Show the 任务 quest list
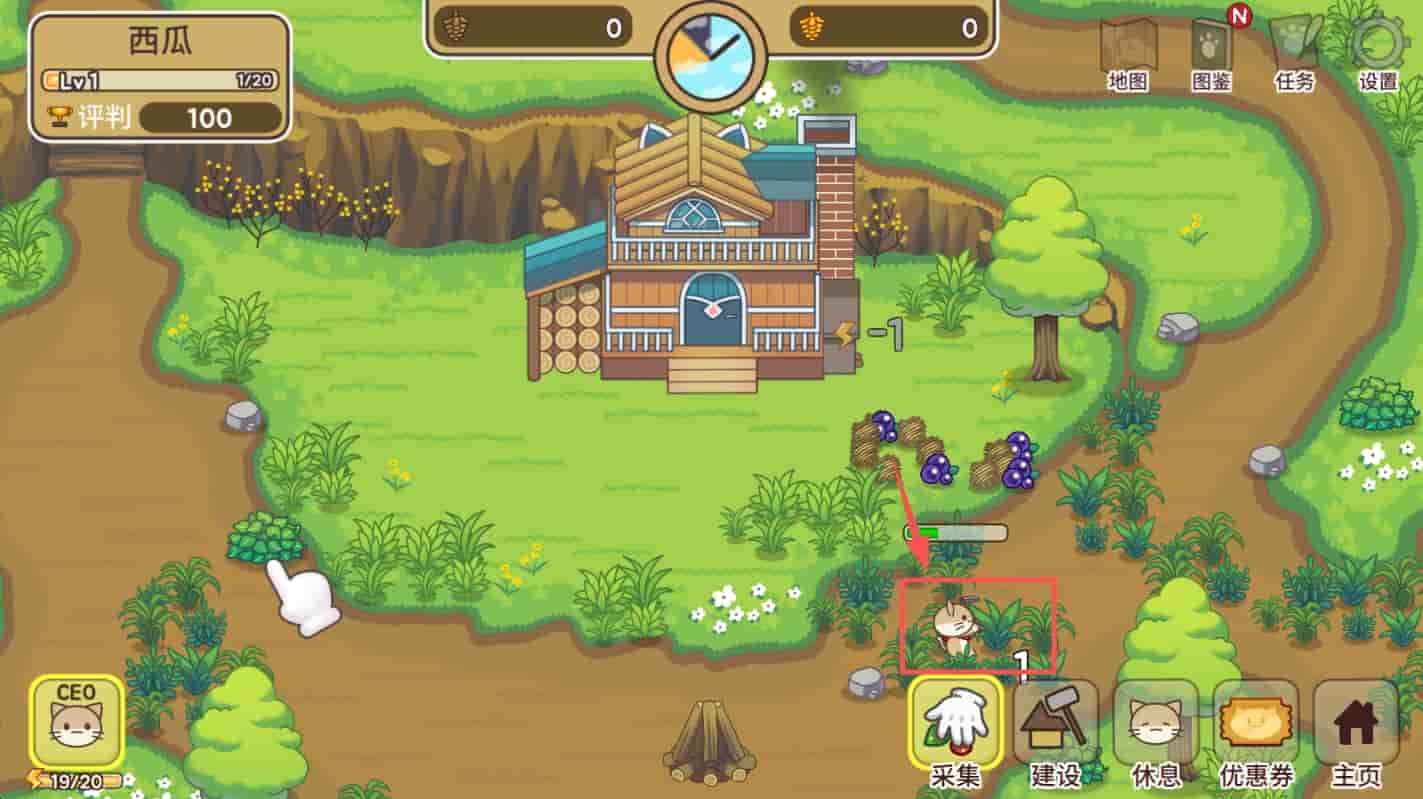Viewport: 1423px width, 799px height. pyautogui.click(x=1295, y=50)
